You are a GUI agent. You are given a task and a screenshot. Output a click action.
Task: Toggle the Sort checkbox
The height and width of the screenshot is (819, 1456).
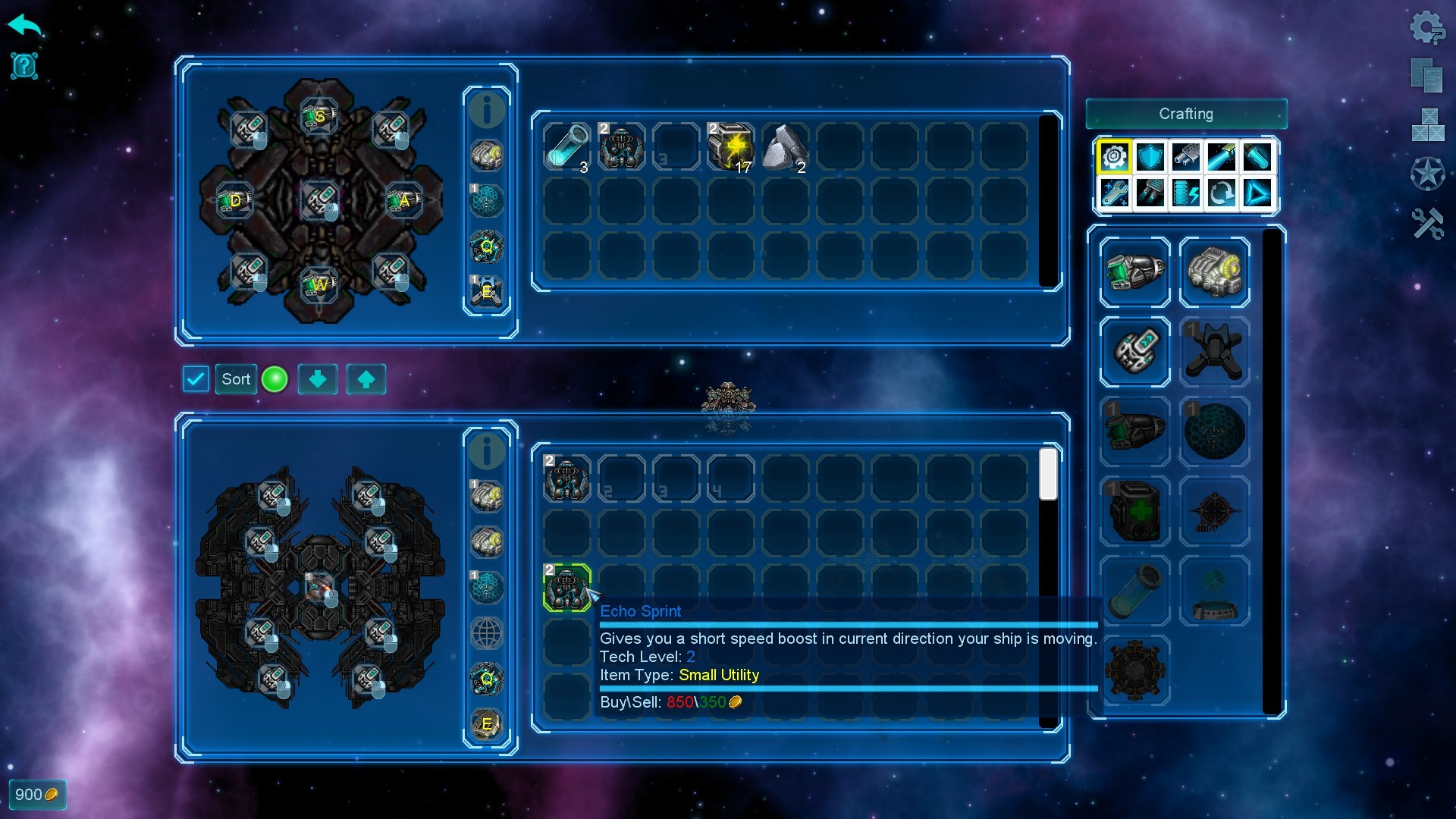(x=196, y=378)
